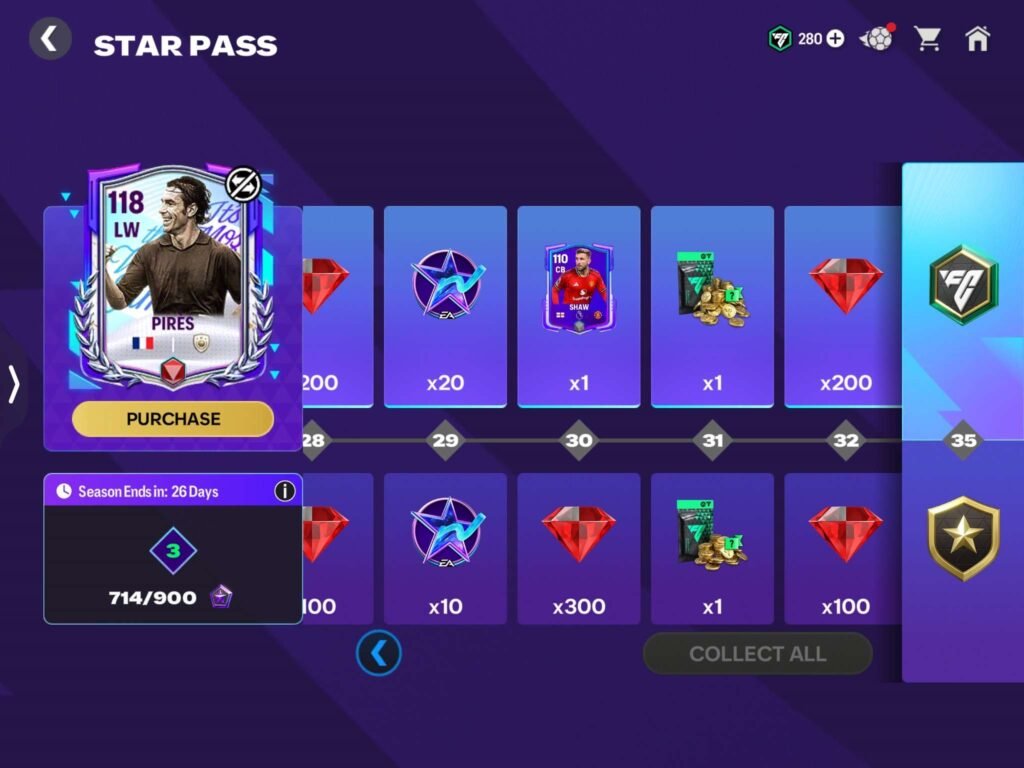The width and height of the screenshot is (1024, 768).
Task: Show previous rewards with blue arrow
Action: coord(379,654)
